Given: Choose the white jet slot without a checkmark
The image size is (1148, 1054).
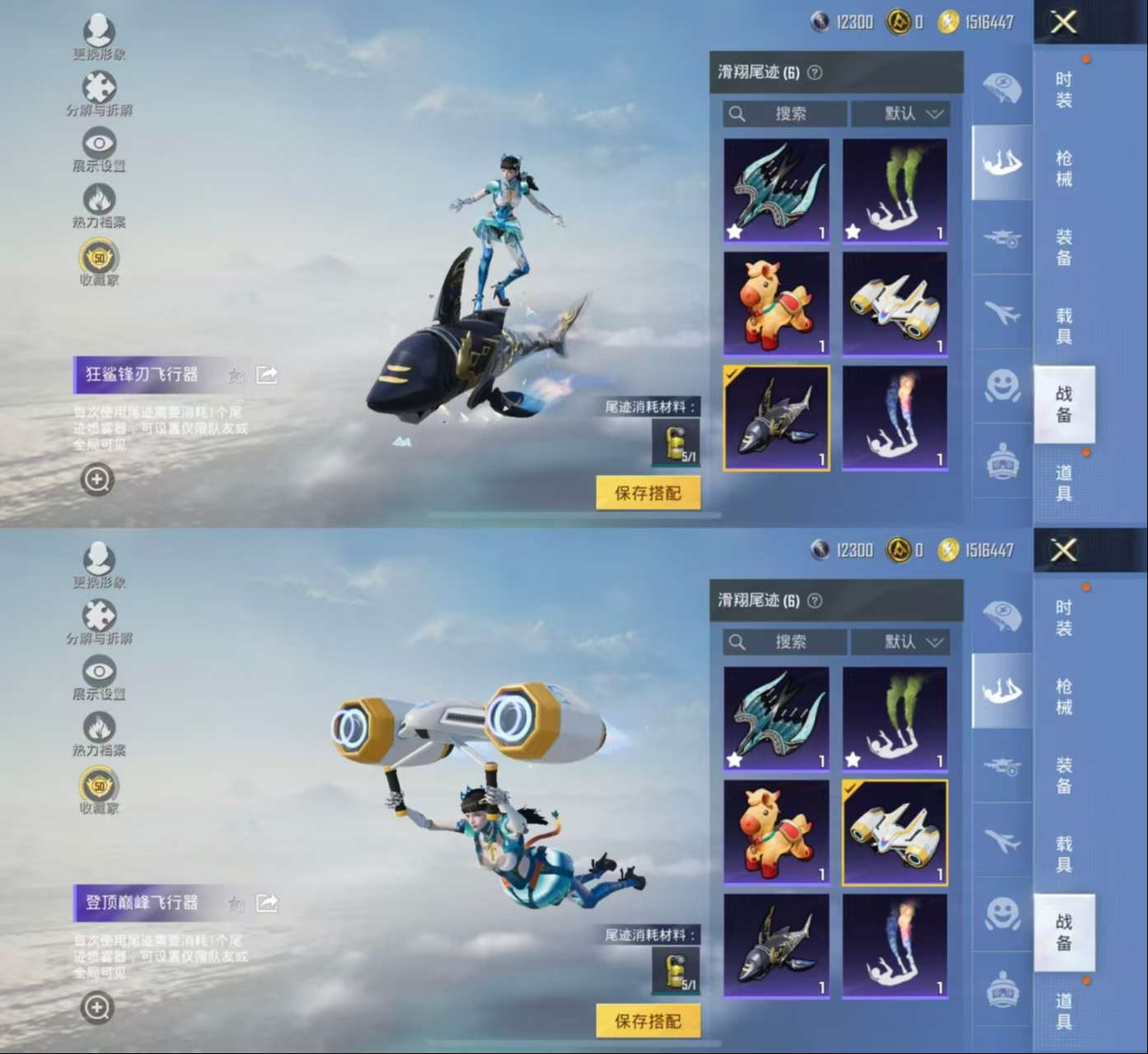Looking at the screenshot, I should [x=895, y=304].
